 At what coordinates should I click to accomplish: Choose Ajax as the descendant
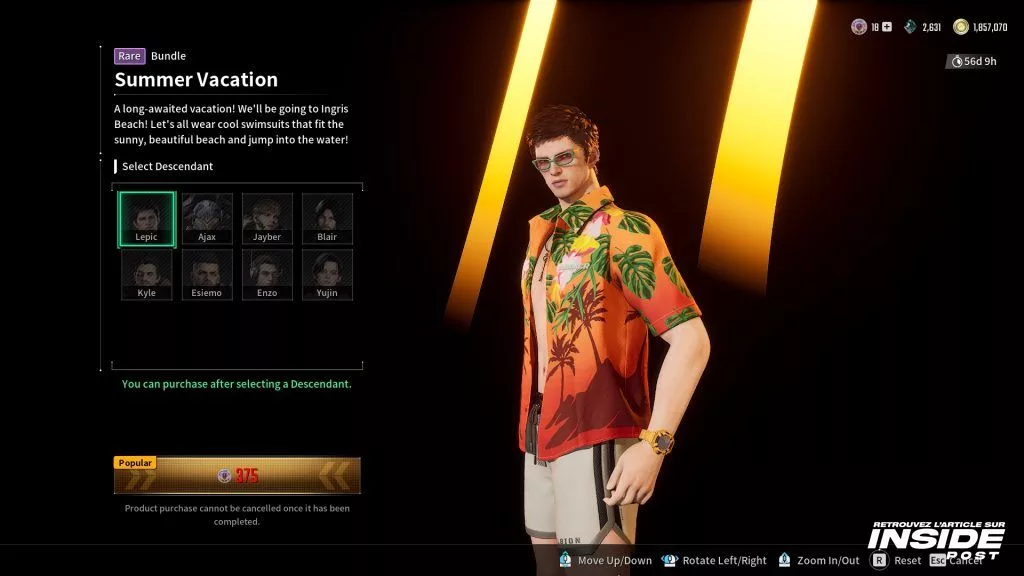[207, 219]
